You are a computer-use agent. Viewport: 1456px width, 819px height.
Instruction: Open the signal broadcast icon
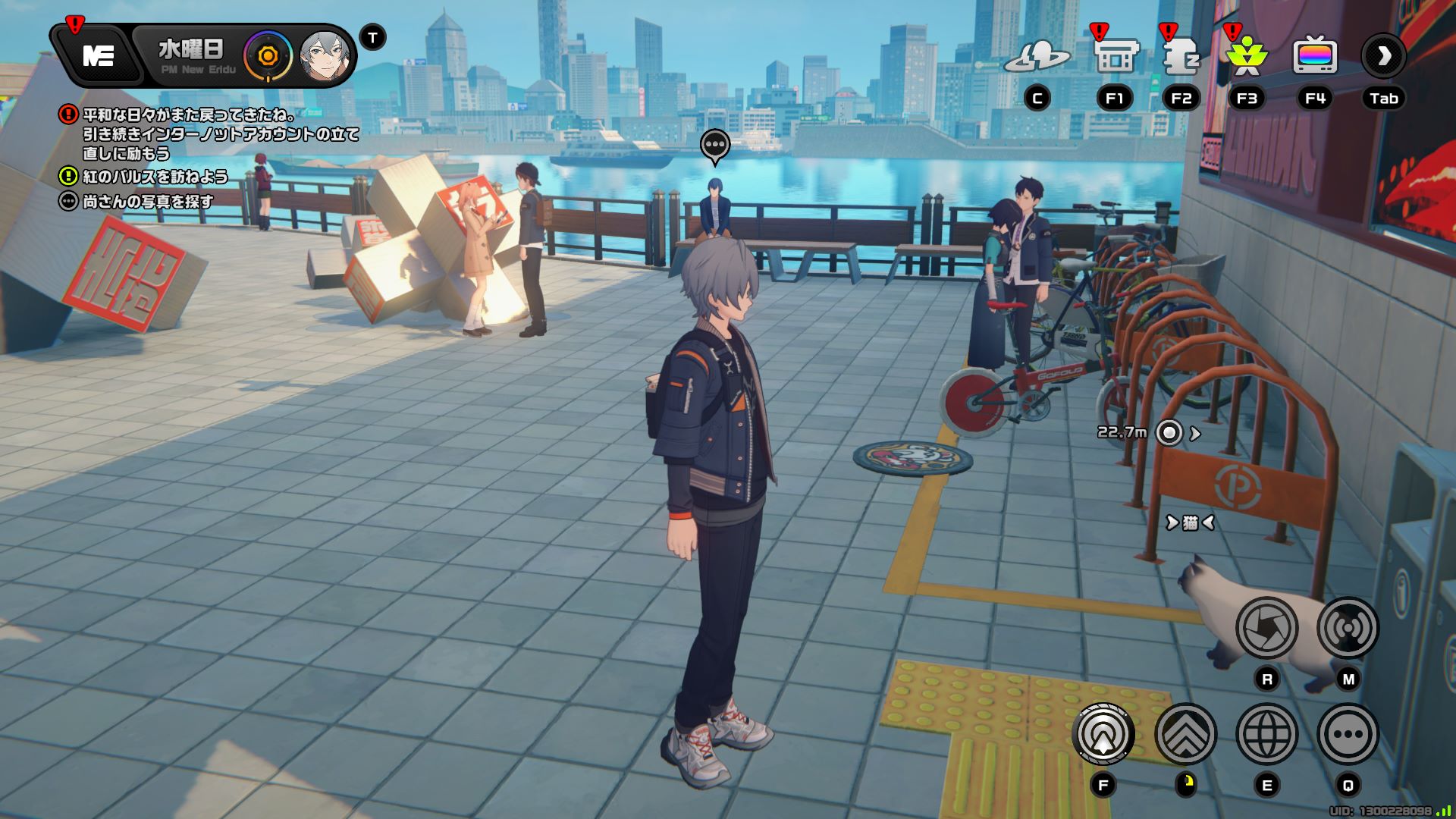pyautogui.click(x=1348, y=628)
